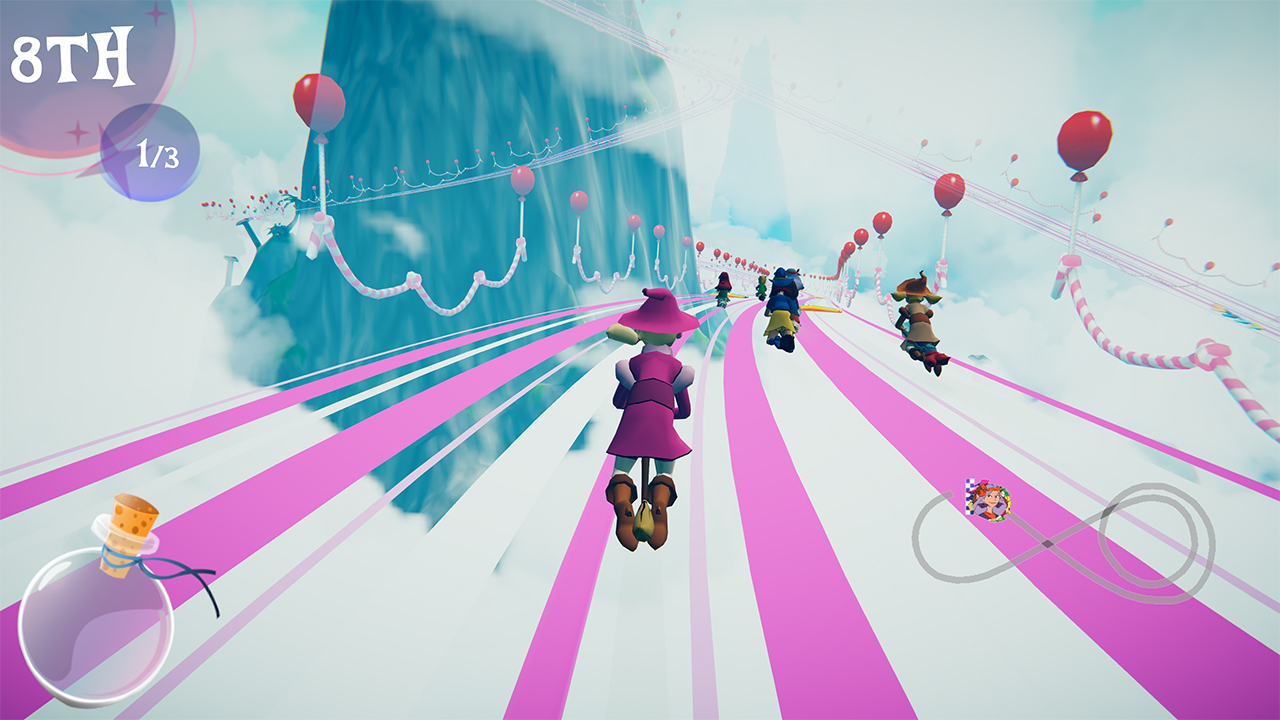The height and width of the screenshot is (720, 1280).
Task: Click the crossing marker on the infinity minimap
Action: point(1047,543)
